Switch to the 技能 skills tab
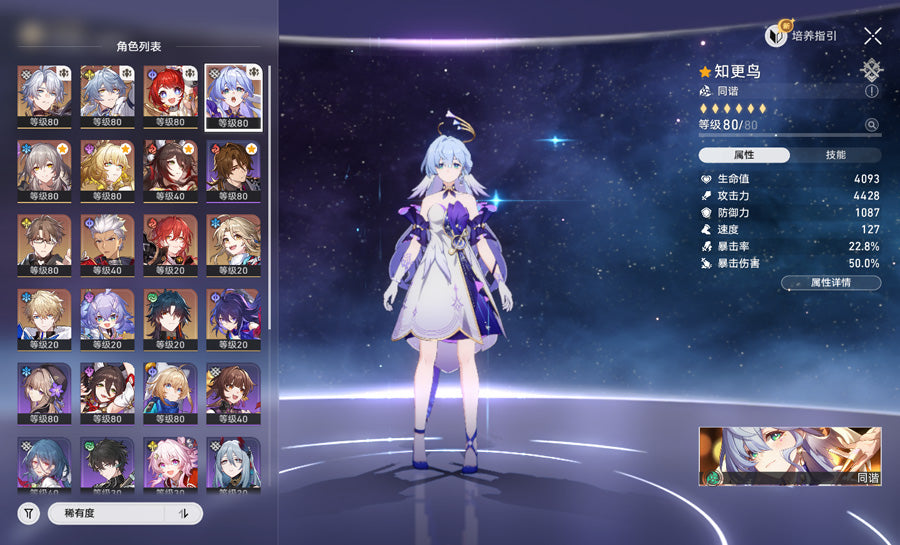900x545 pixels. click(835, 155)
